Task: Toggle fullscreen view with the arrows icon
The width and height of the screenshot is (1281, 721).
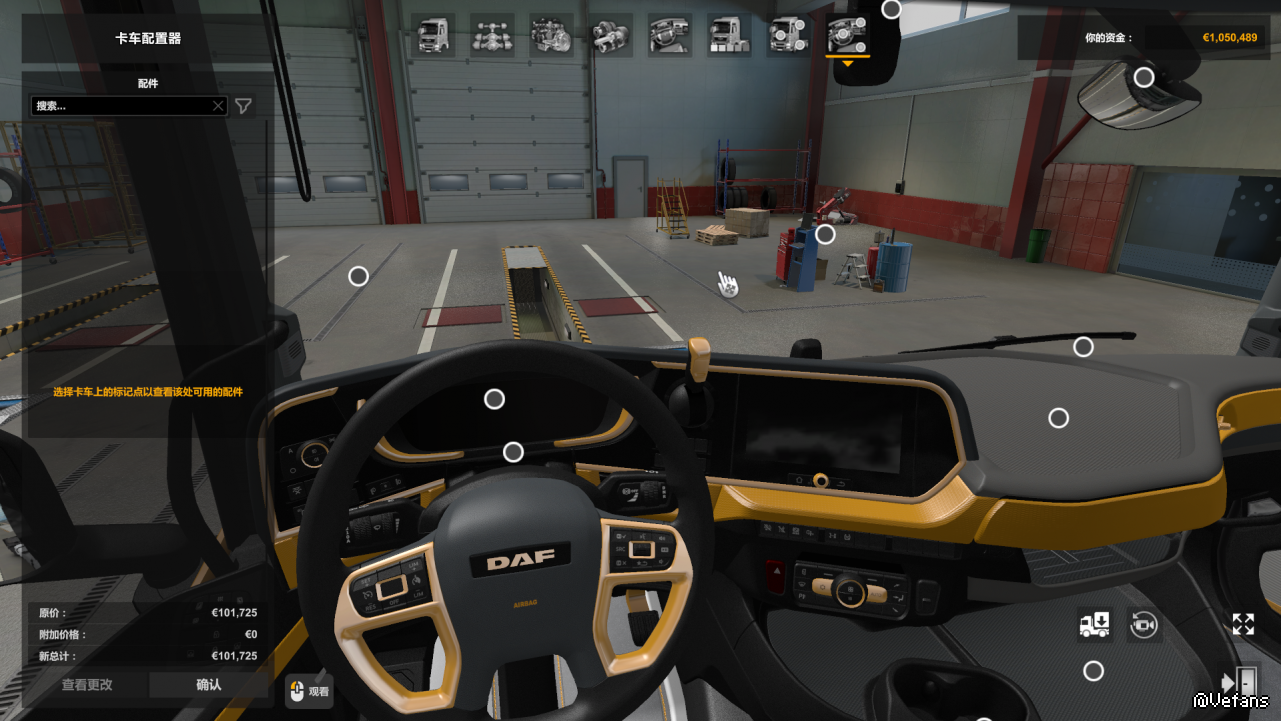Action: (1243, 625)
